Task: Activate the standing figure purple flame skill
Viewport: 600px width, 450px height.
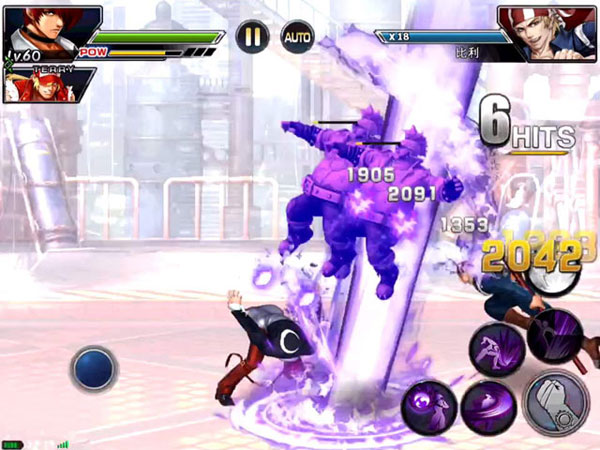Action: pyautogui.click(x=556, y=336)
